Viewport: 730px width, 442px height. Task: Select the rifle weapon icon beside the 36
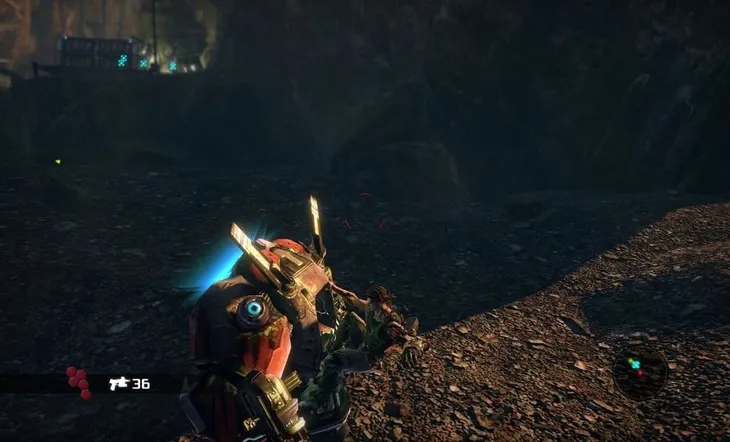(119, 383)
